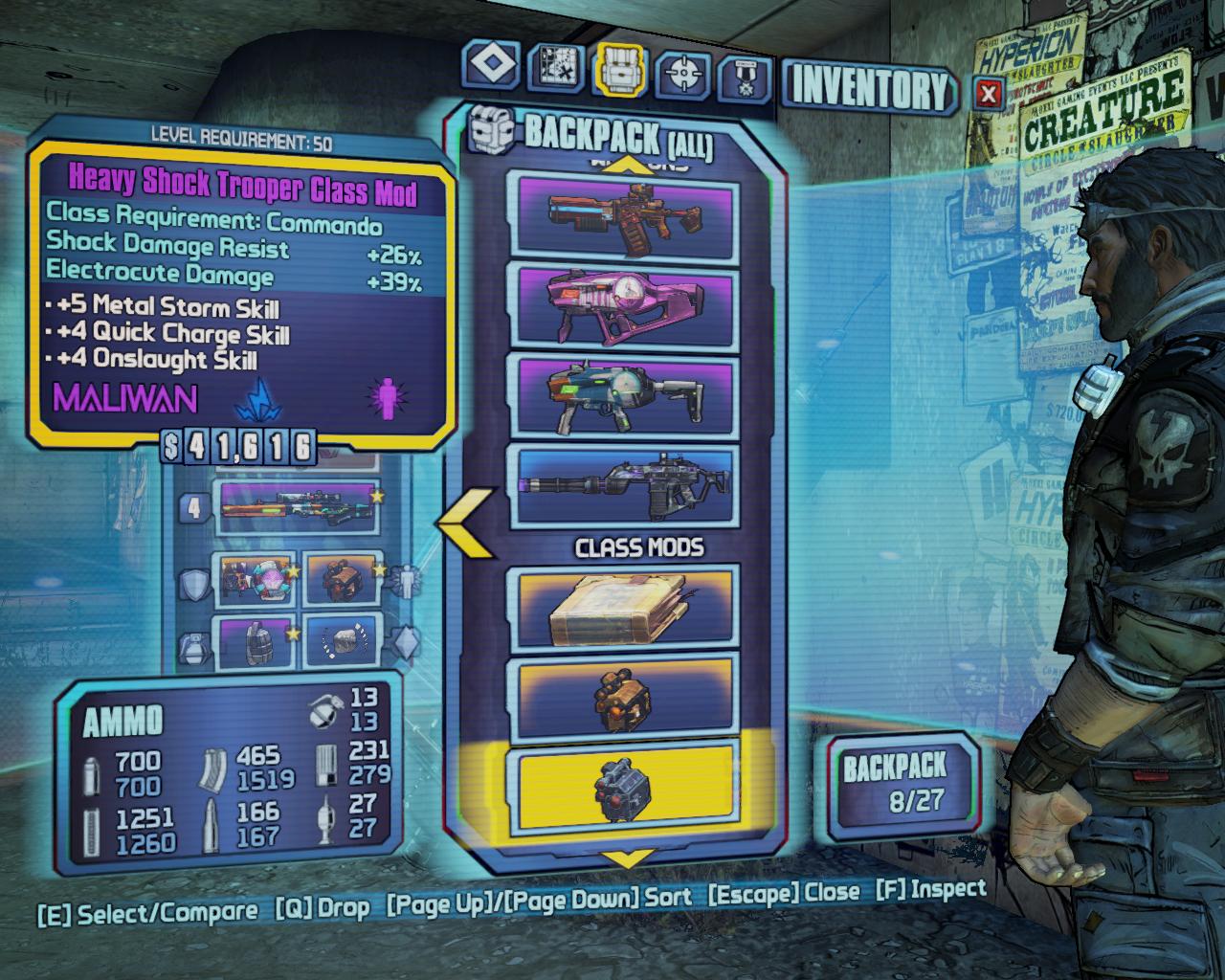Viewport: 1225px width, 980px height.
Task: Click the equipped sniper rifle in weapon slot 4
Action: [x=297, y=507]
